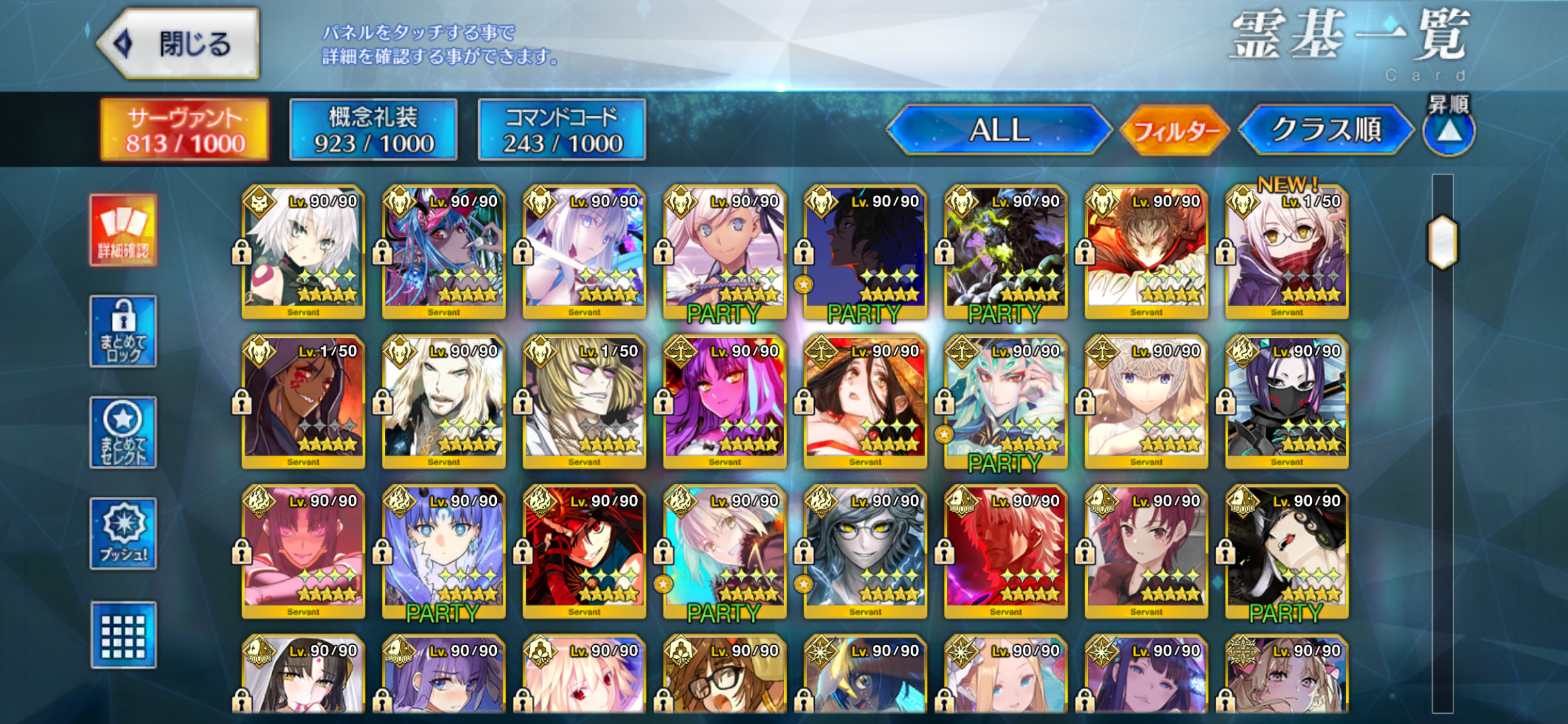Close the card list with 閉じる
Screen dimensions: 1568x724
[x=180, y=44]
